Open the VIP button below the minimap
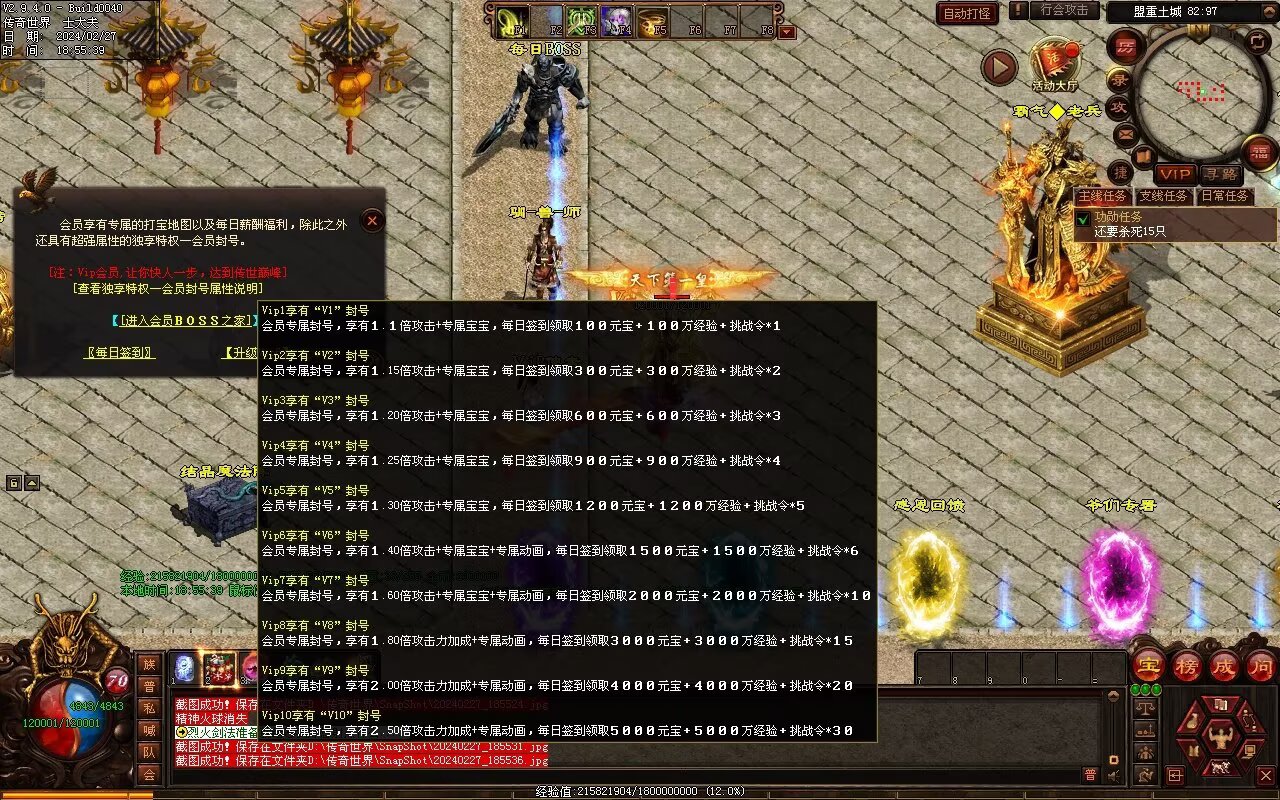The image size is (1280, 800). [1175, 174]
